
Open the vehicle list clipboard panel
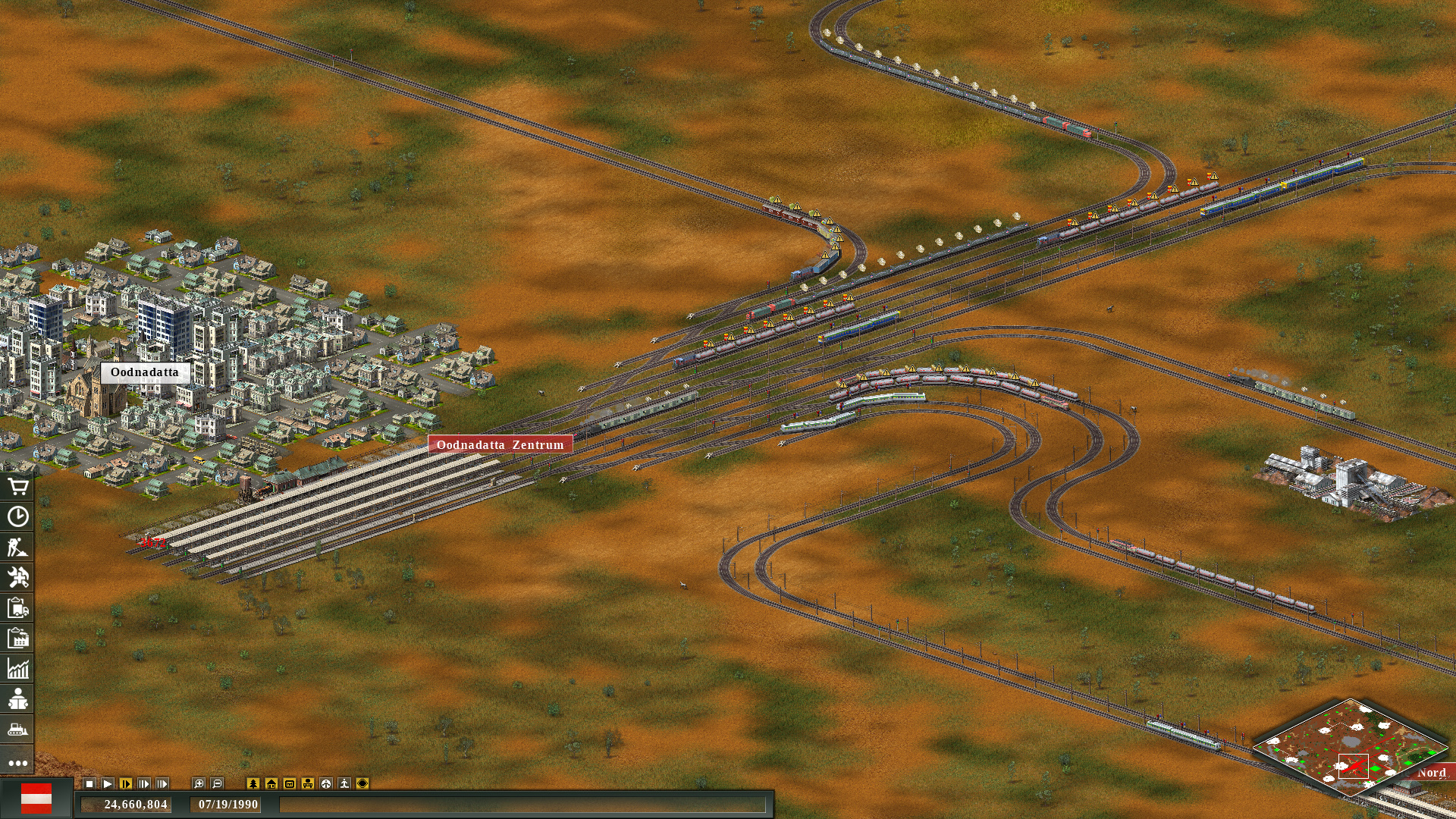19,608
